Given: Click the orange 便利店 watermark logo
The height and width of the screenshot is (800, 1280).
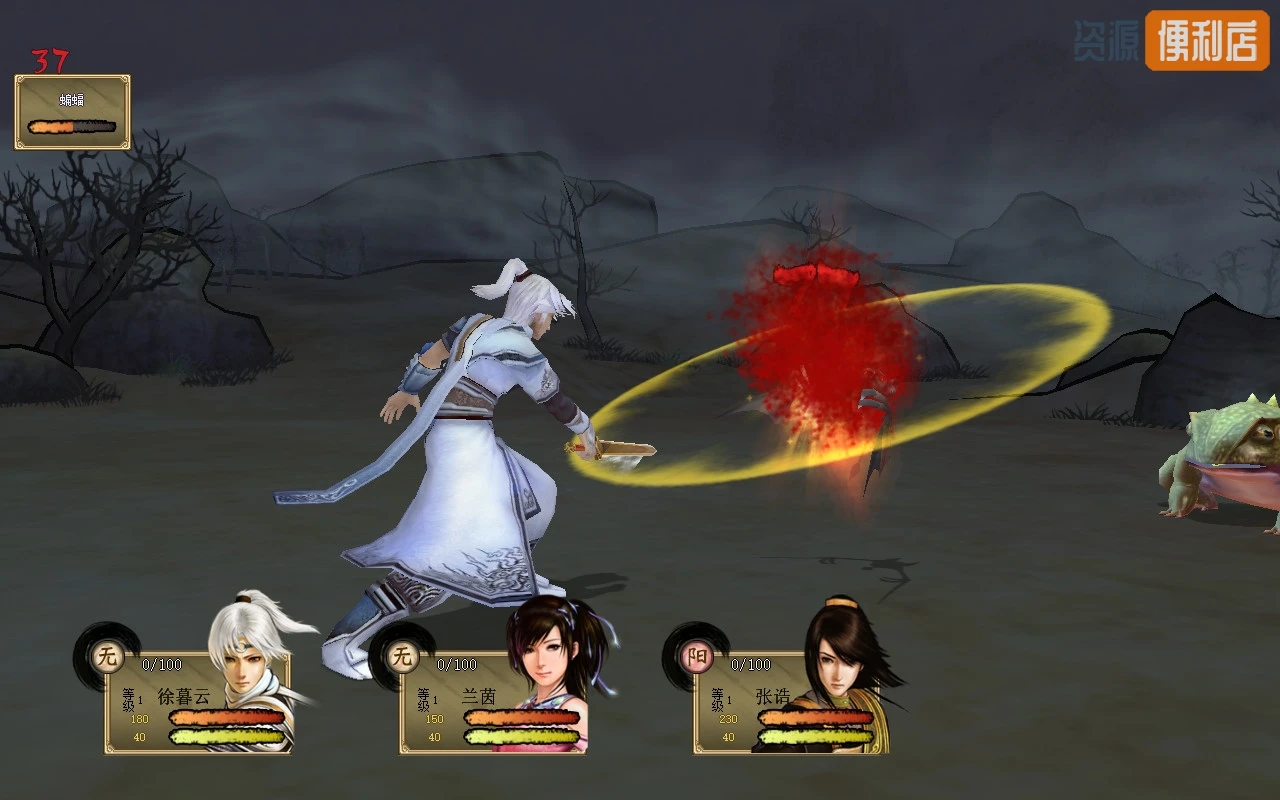Looking at the screenshot, I should 1206,41.
